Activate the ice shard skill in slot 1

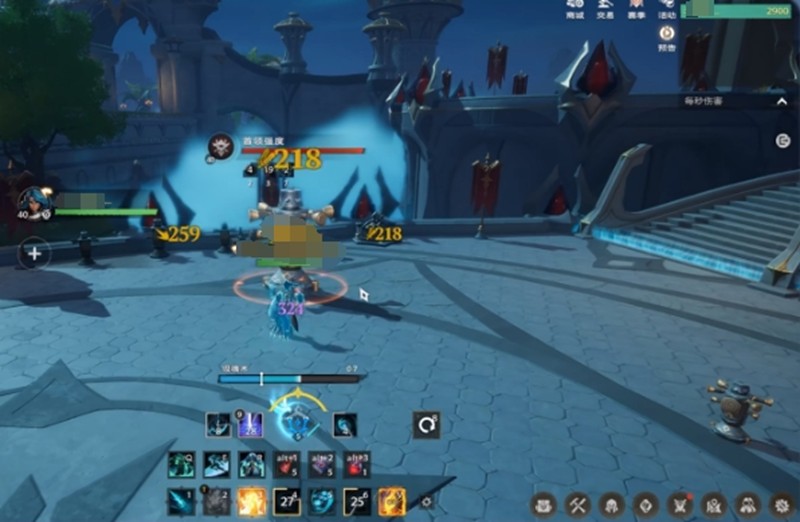181,500
